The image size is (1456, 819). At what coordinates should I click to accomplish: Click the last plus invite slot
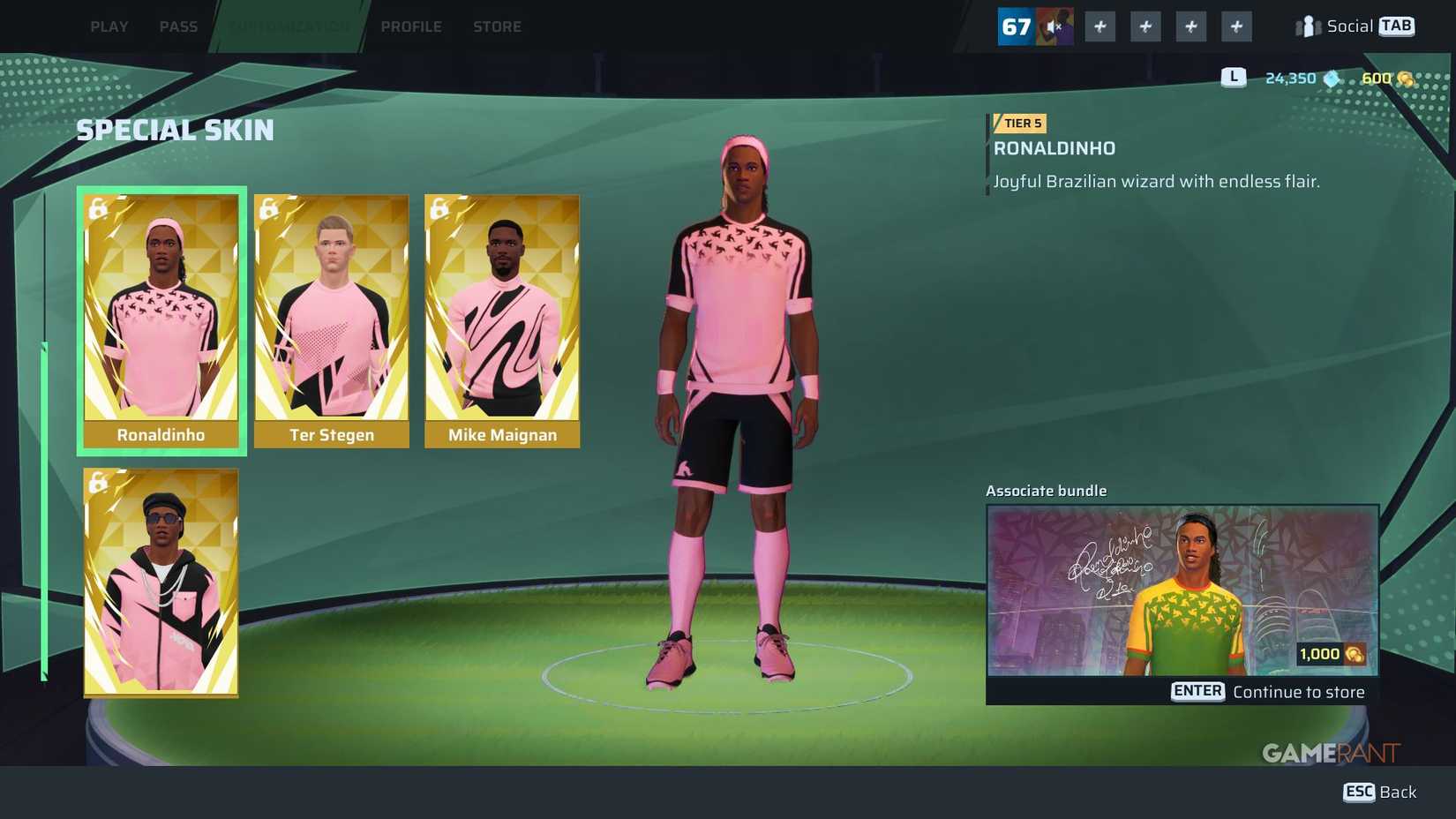1235,26
